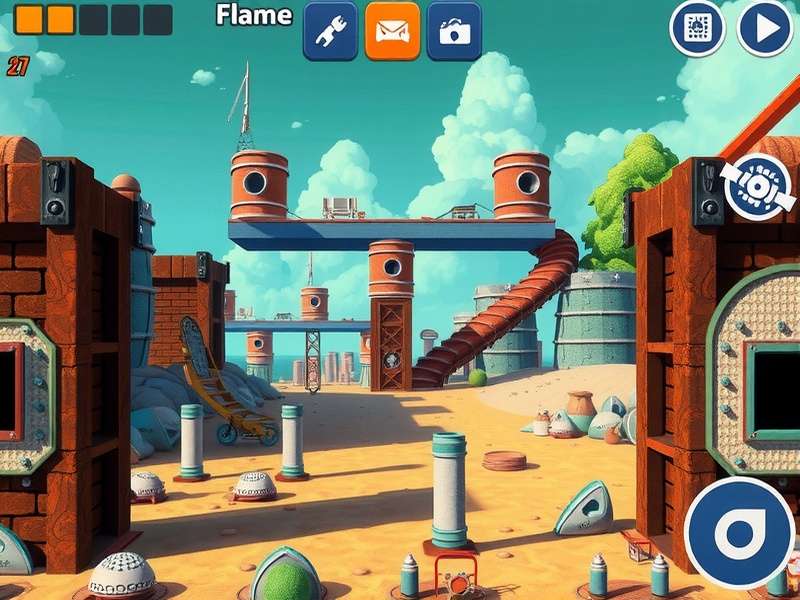Activate the round gear bandage icon
Image resolution: width=800 pixels, height=600 pixels.
coord(757,187)
